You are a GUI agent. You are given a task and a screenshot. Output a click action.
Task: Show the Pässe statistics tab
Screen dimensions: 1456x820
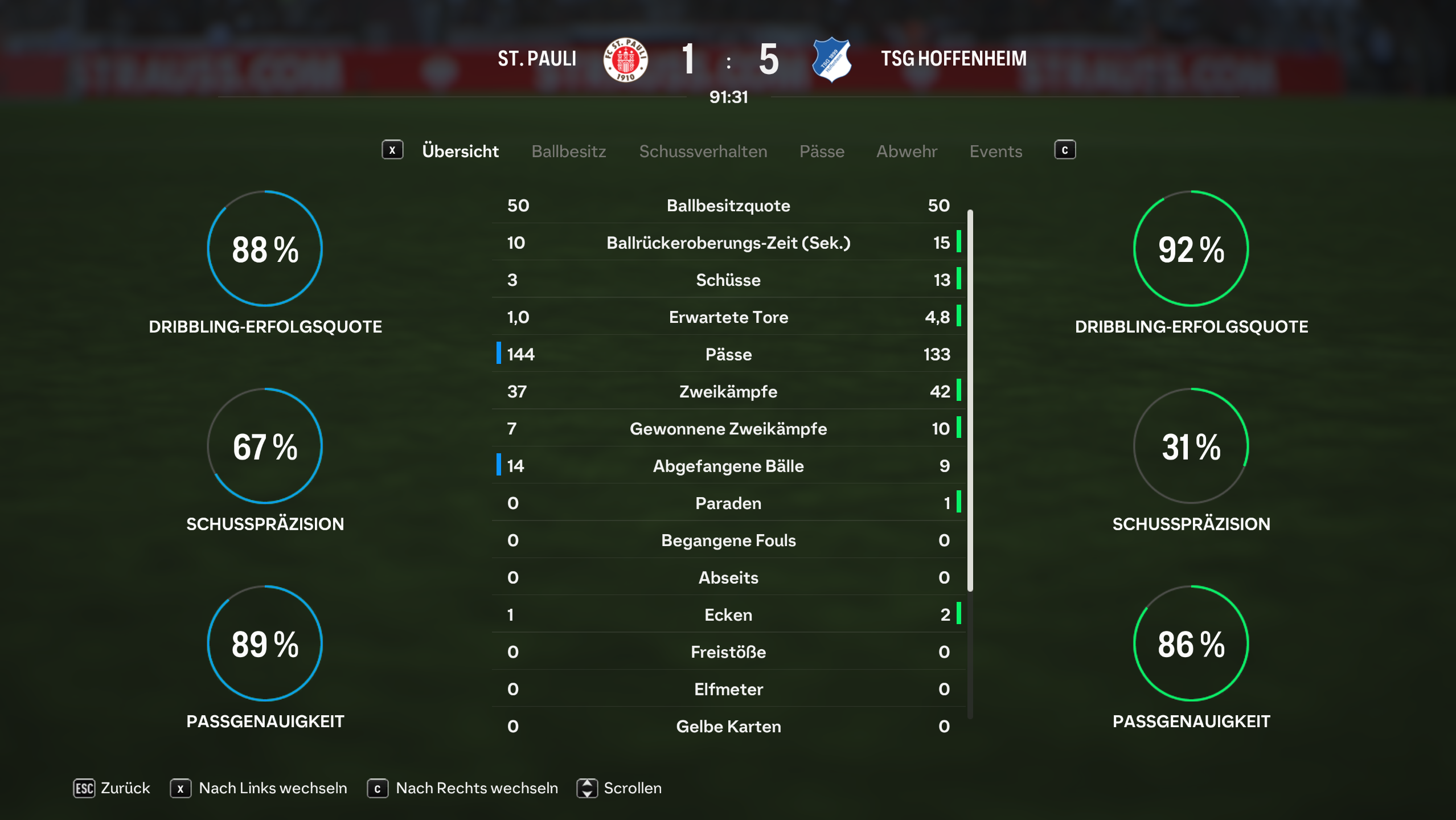click(x=821, y=151)
